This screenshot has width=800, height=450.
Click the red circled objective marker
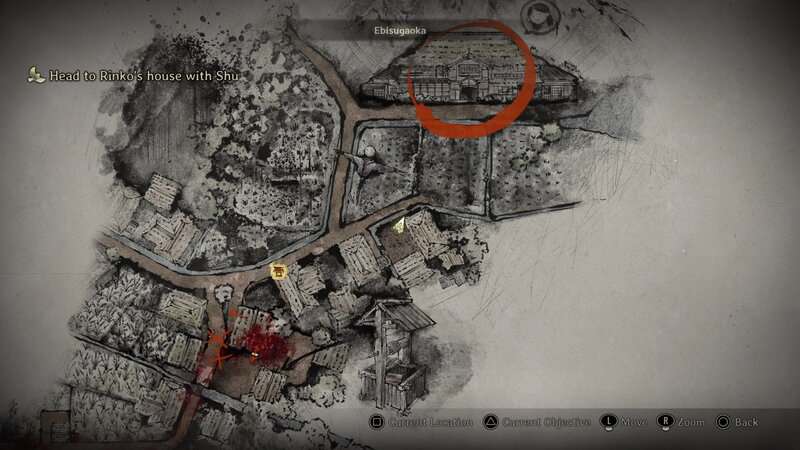click(x=468, y=78)
